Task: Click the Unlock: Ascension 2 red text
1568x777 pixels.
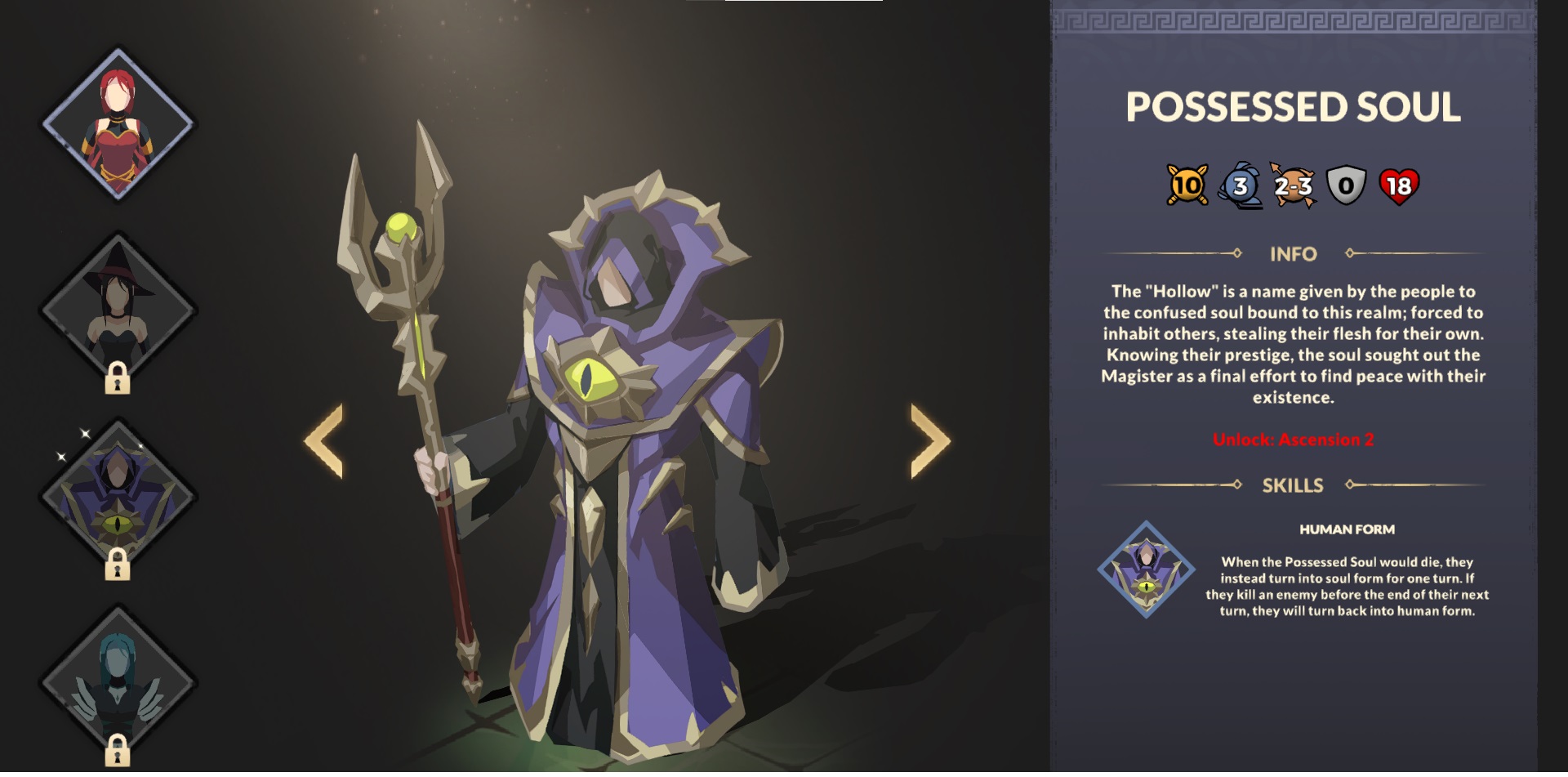Action: pos(1294,438)
